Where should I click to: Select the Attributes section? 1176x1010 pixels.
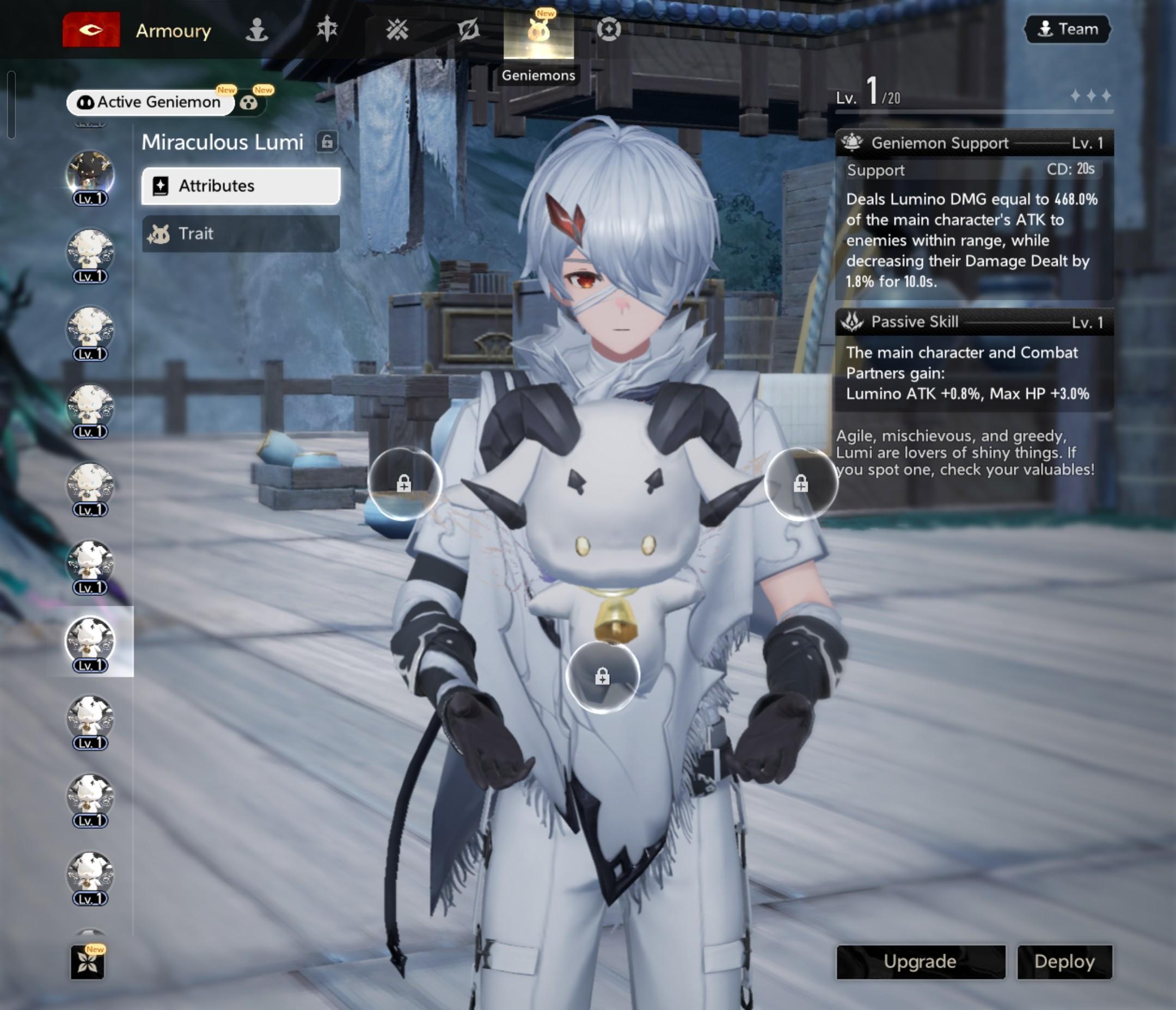[x=241, y=186]
